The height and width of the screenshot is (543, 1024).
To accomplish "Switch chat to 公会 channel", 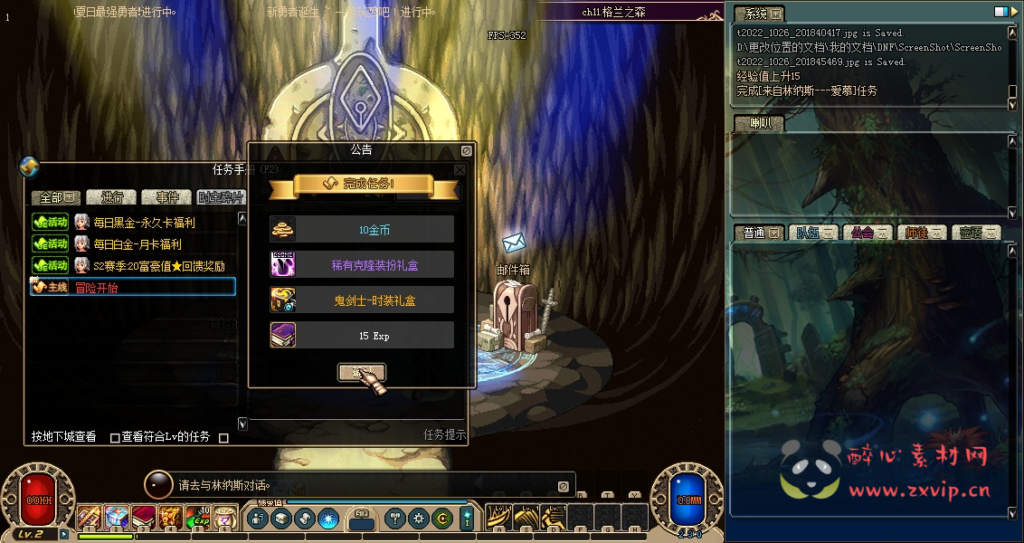I will [868, 233].
